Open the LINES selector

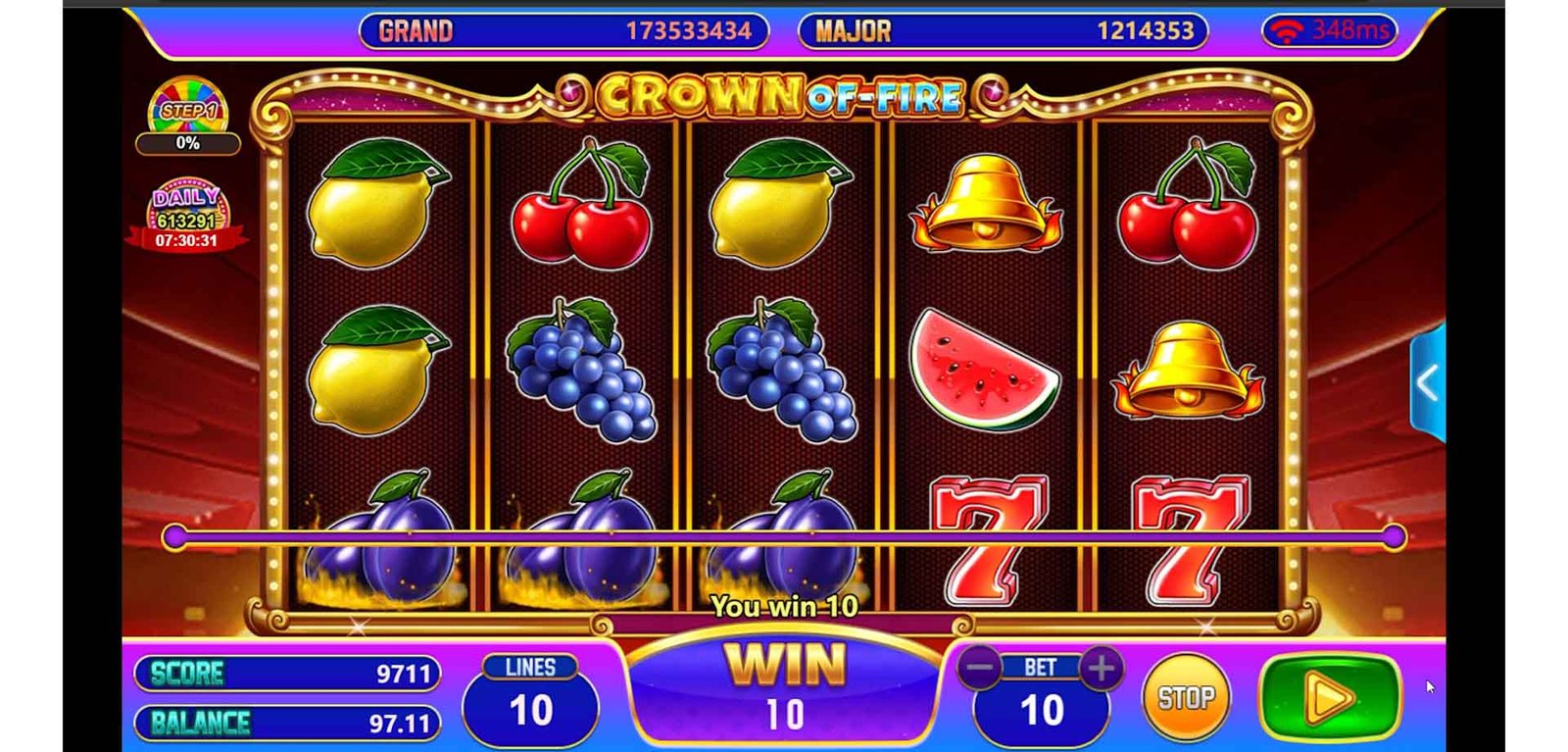tap(530, 700)
